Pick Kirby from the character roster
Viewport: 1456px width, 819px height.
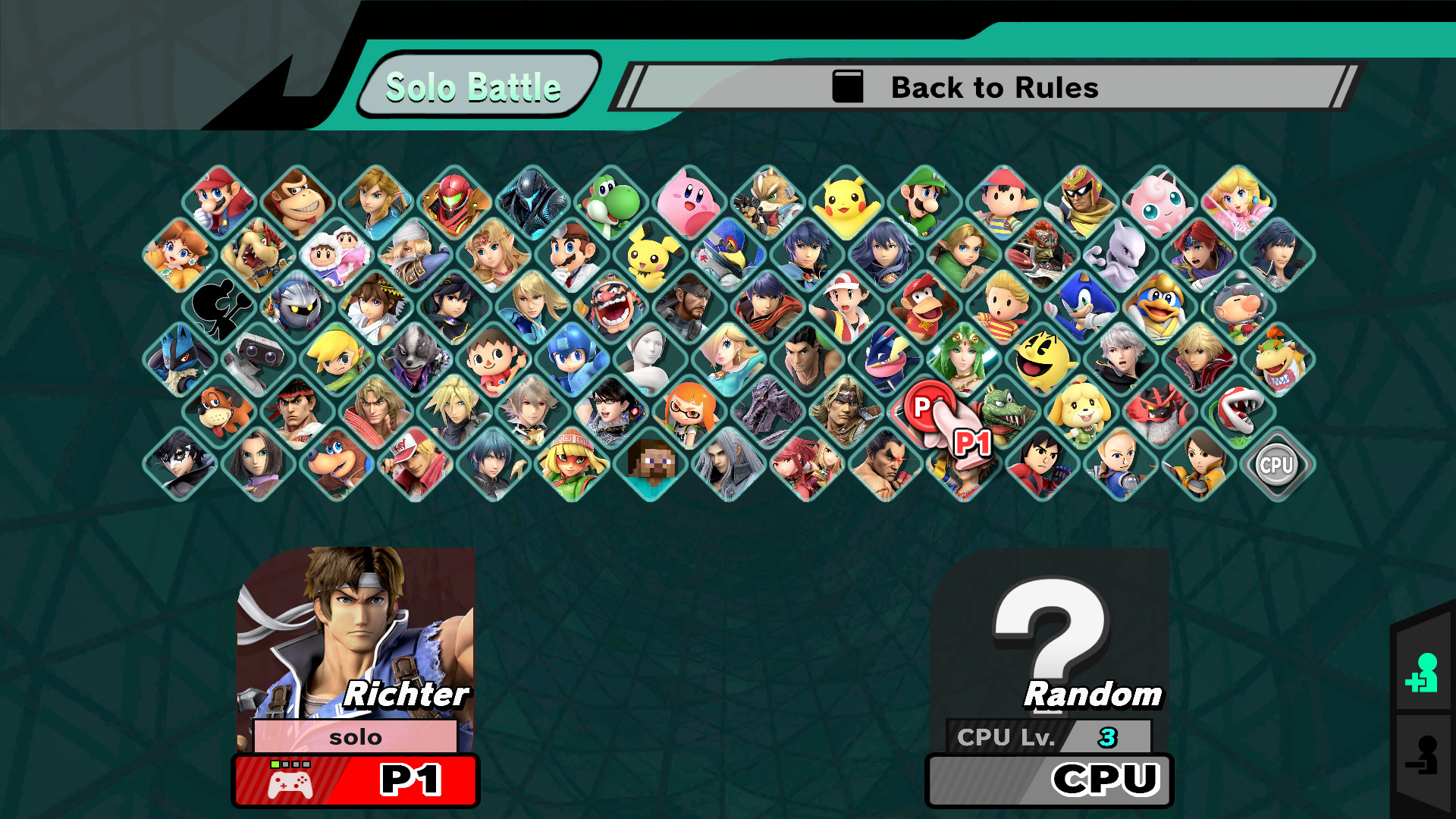pos(686,199)
